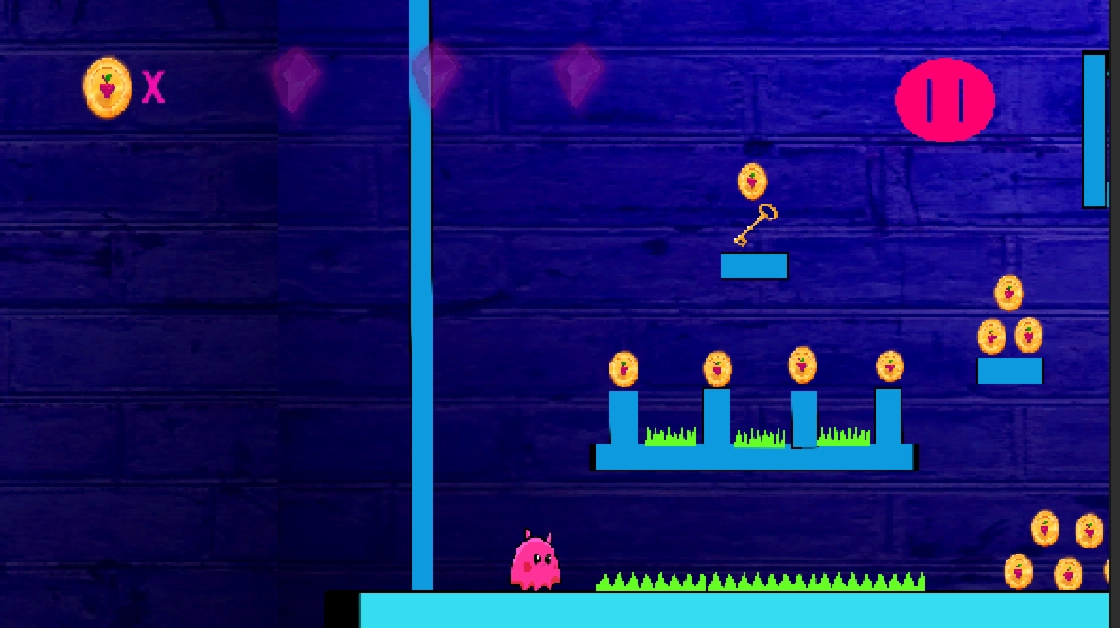Pause the game with the pink button

coord(944,100)
